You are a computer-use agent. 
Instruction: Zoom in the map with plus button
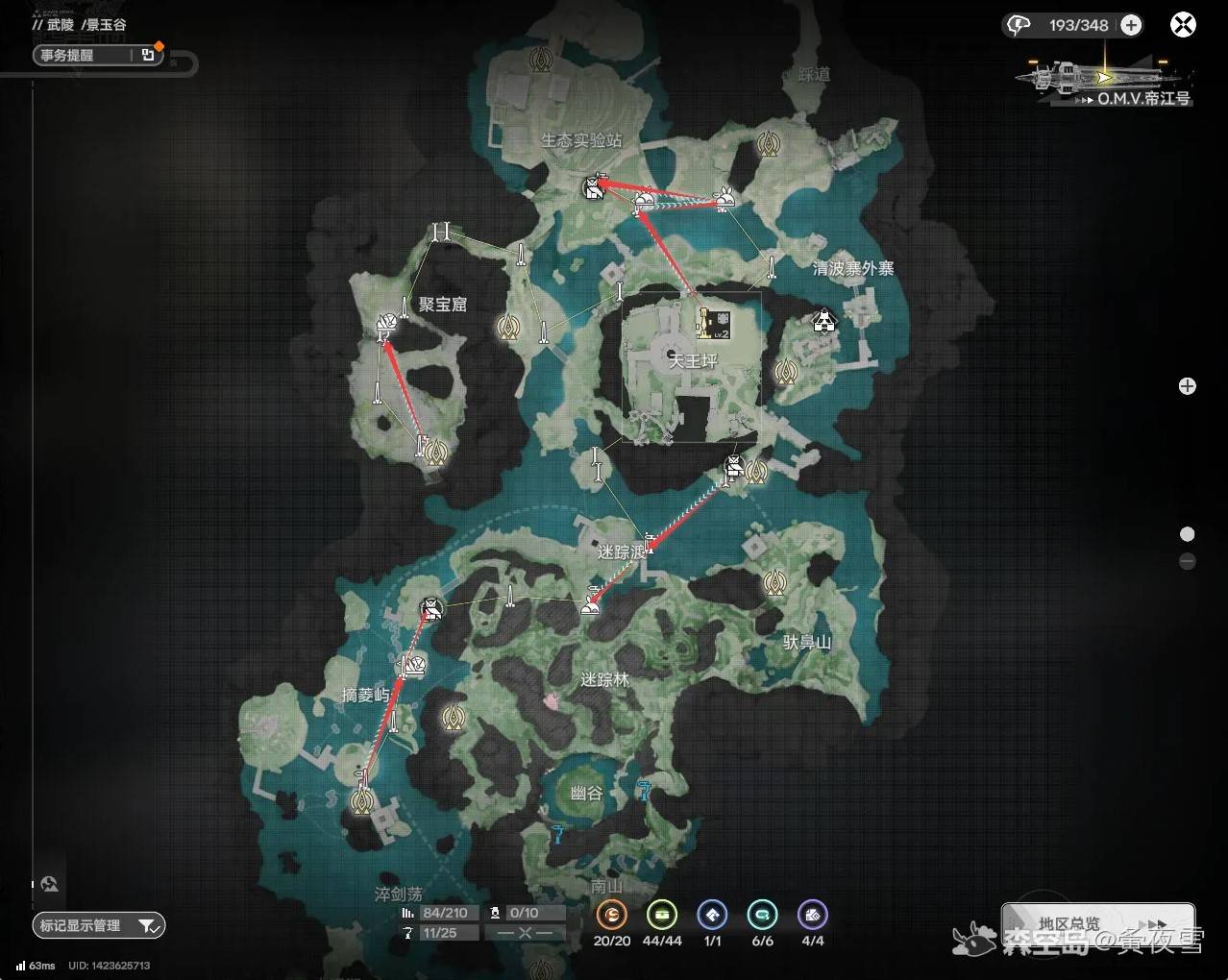click(1188, 386)
